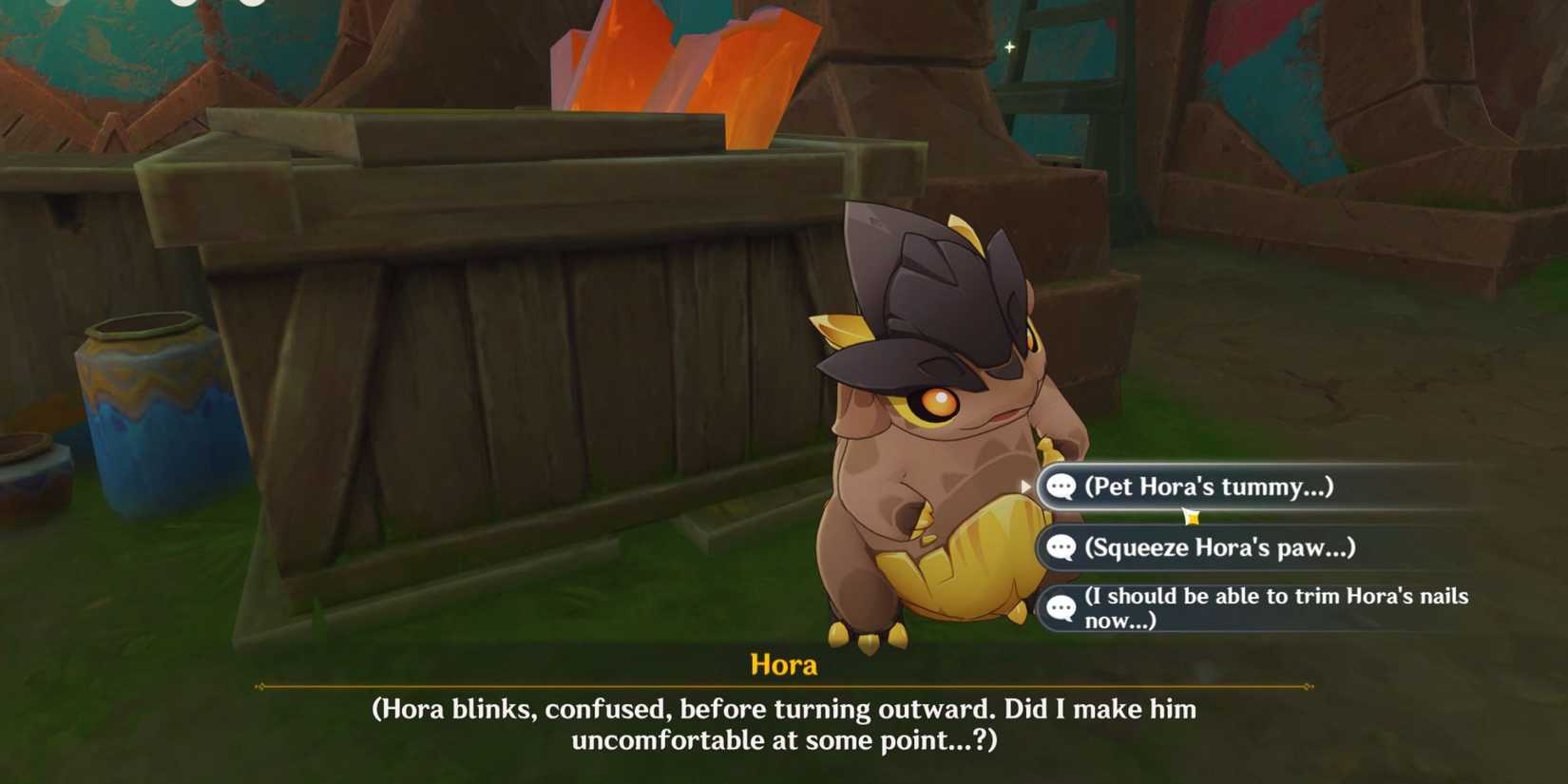Screen dimensions: 1568x784
Task: Click the leftmost faded dot near the top edge
Action: click(x=57, y=4)
